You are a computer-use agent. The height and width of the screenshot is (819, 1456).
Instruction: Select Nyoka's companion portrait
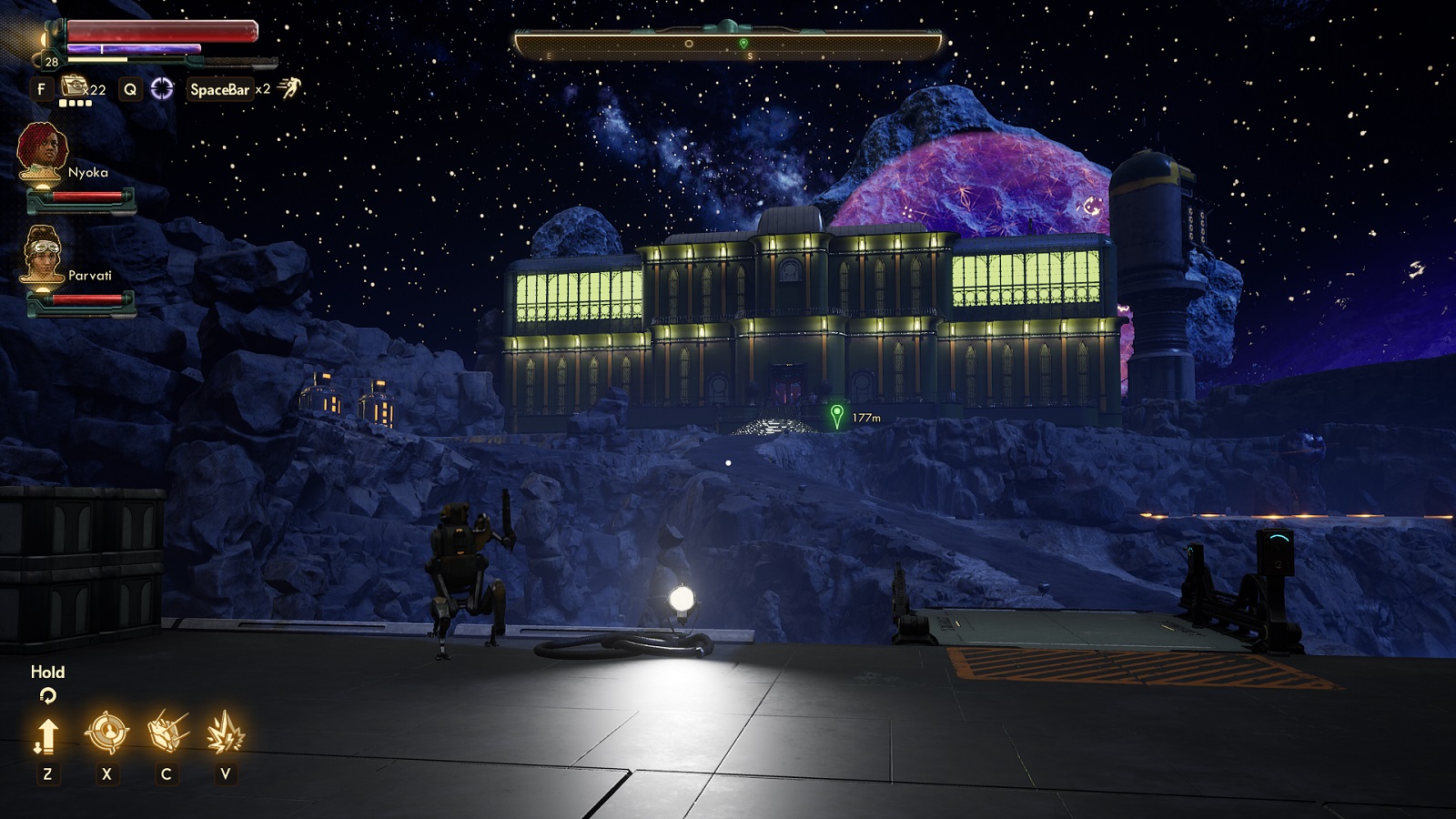click(x=42, y=151)
